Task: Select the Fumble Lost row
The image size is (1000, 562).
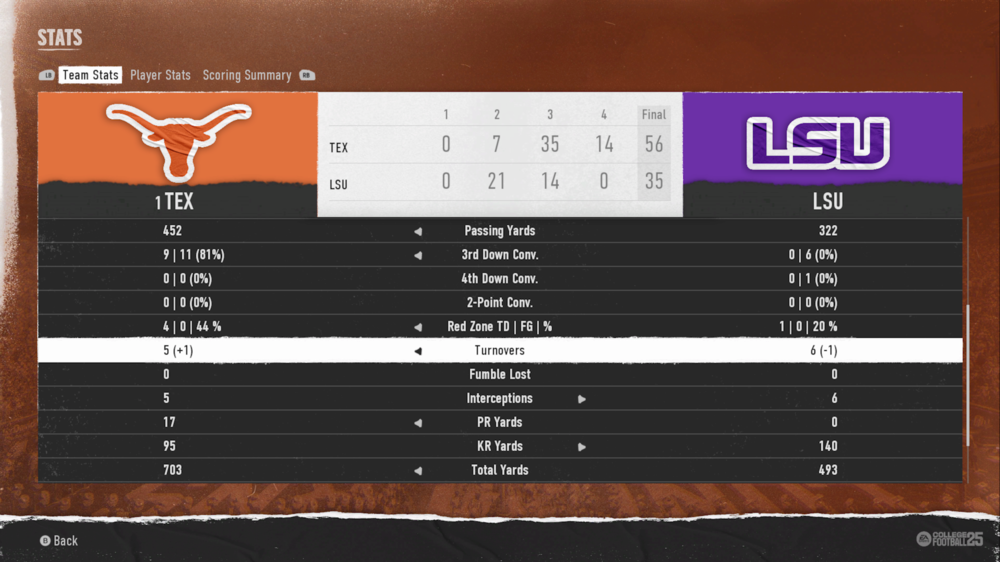Action: click(500, 375)
